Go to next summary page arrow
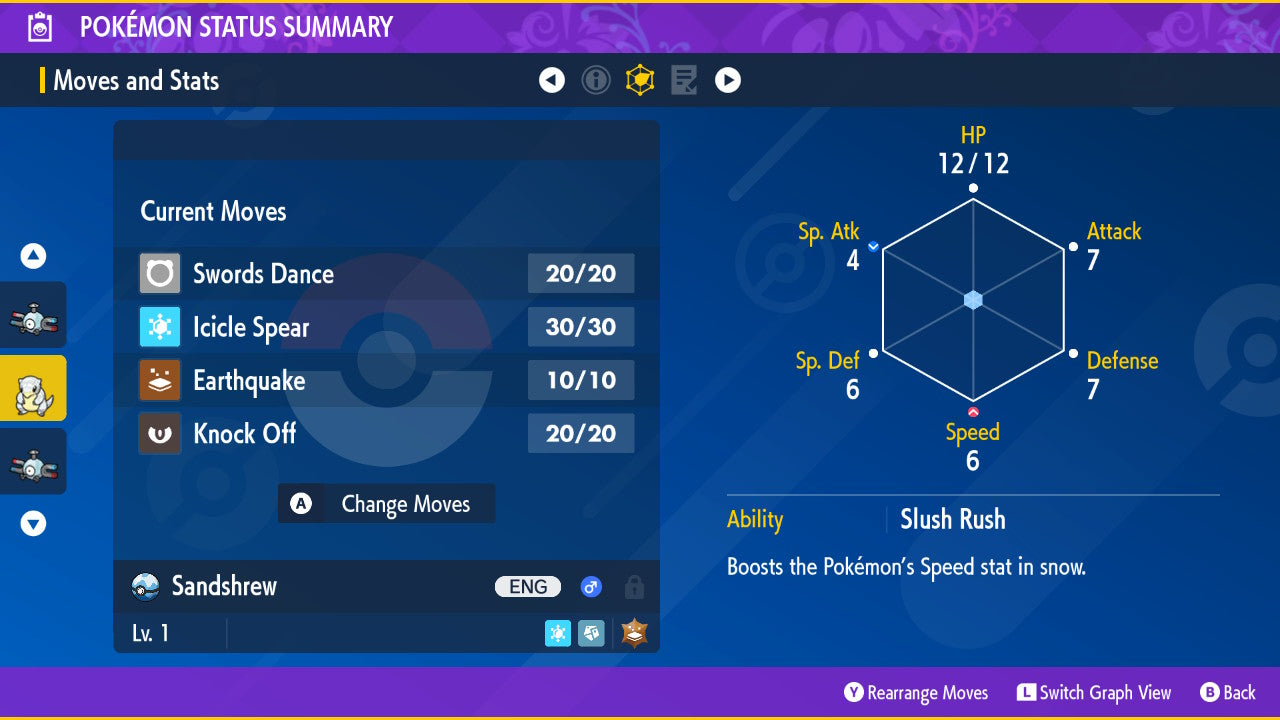The width and height of the screenshot is (1280, 720). [x=728, y=80]
